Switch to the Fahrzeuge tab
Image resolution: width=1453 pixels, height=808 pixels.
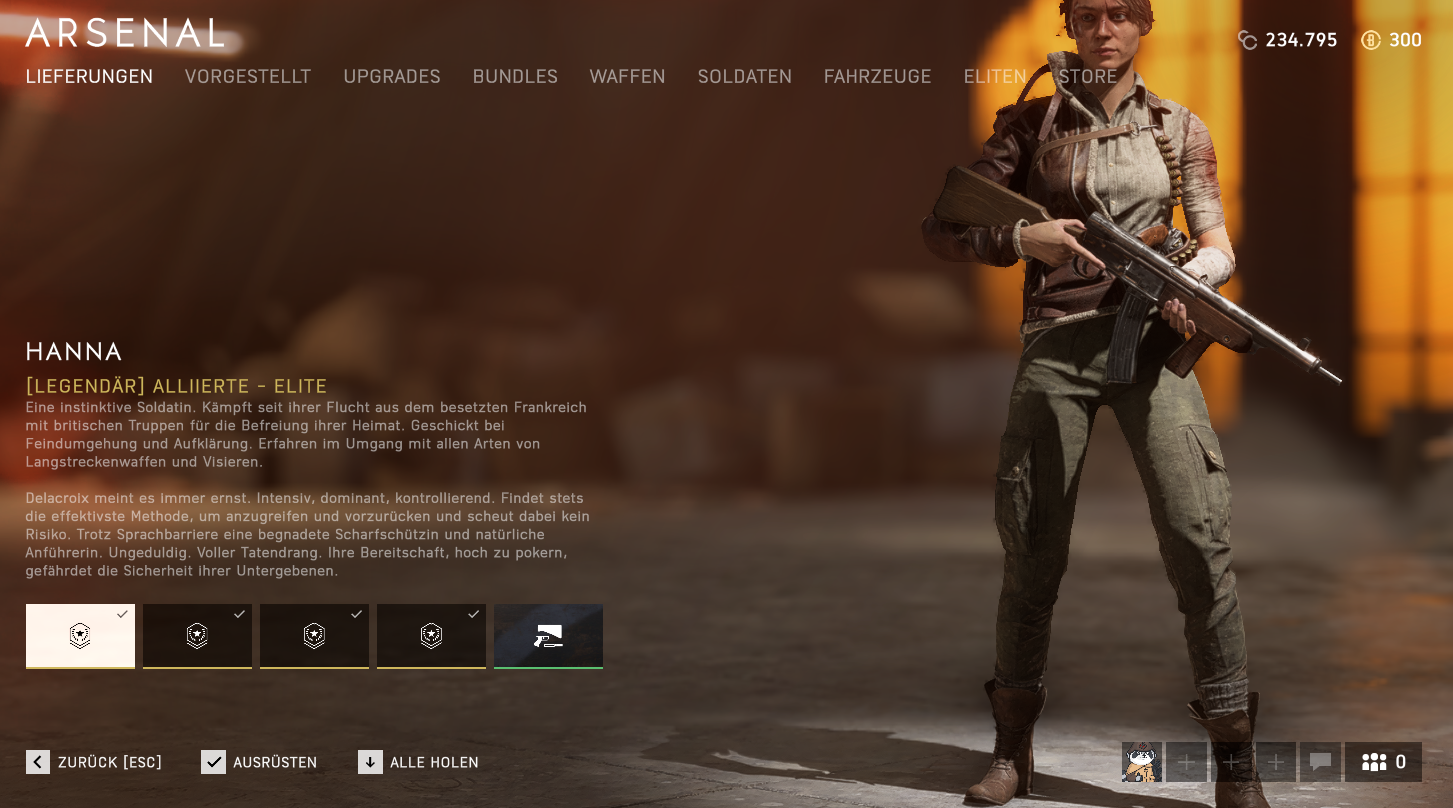click(877, 77)
